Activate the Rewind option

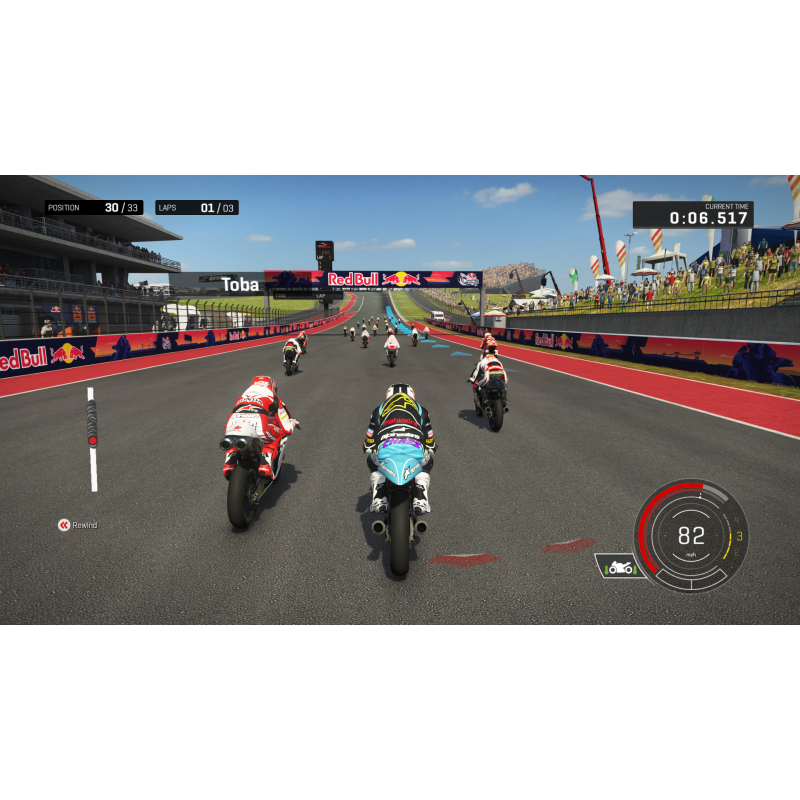(77, 525)
